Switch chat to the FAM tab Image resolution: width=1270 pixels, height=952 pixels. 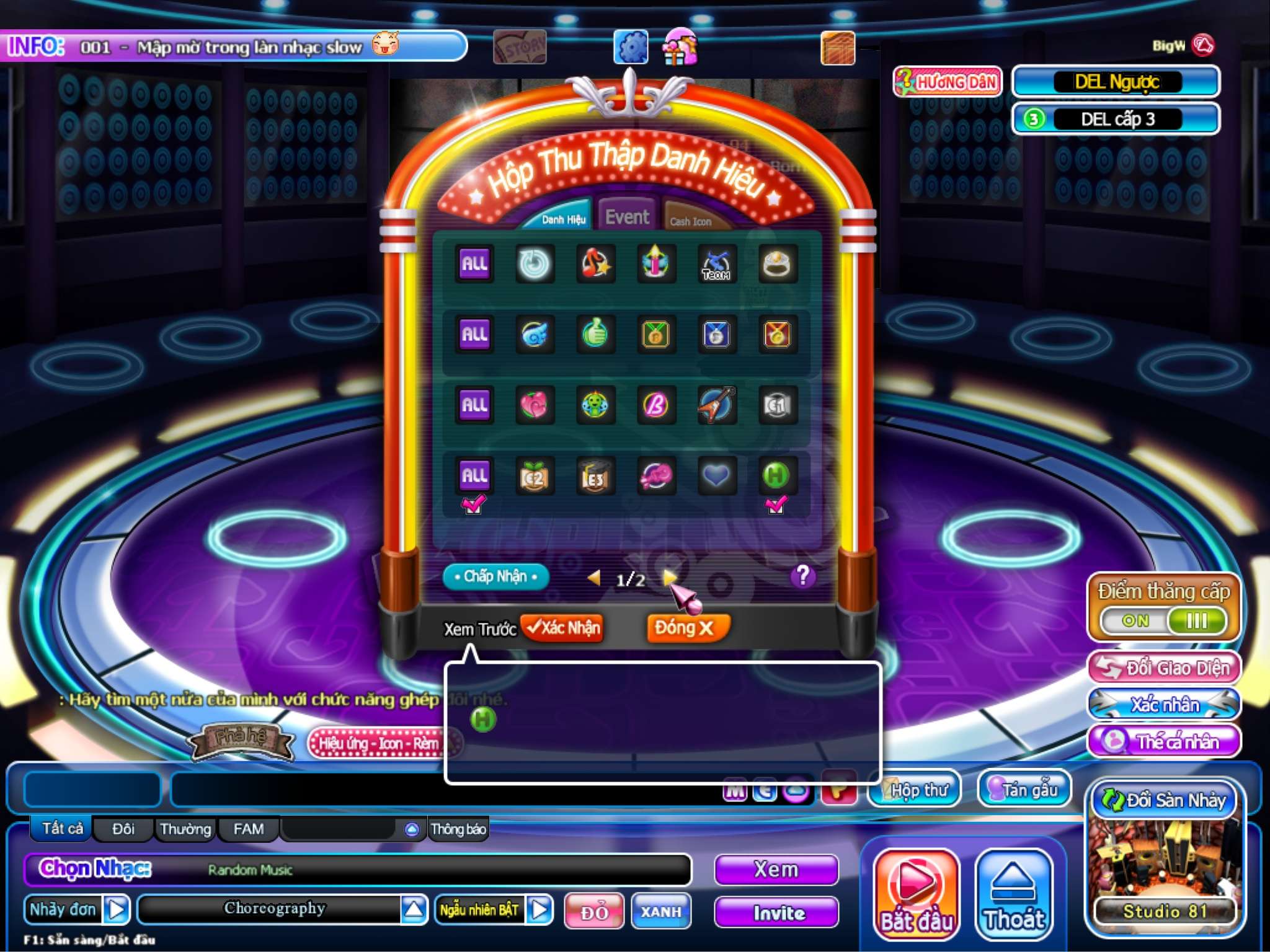(249, 829)
